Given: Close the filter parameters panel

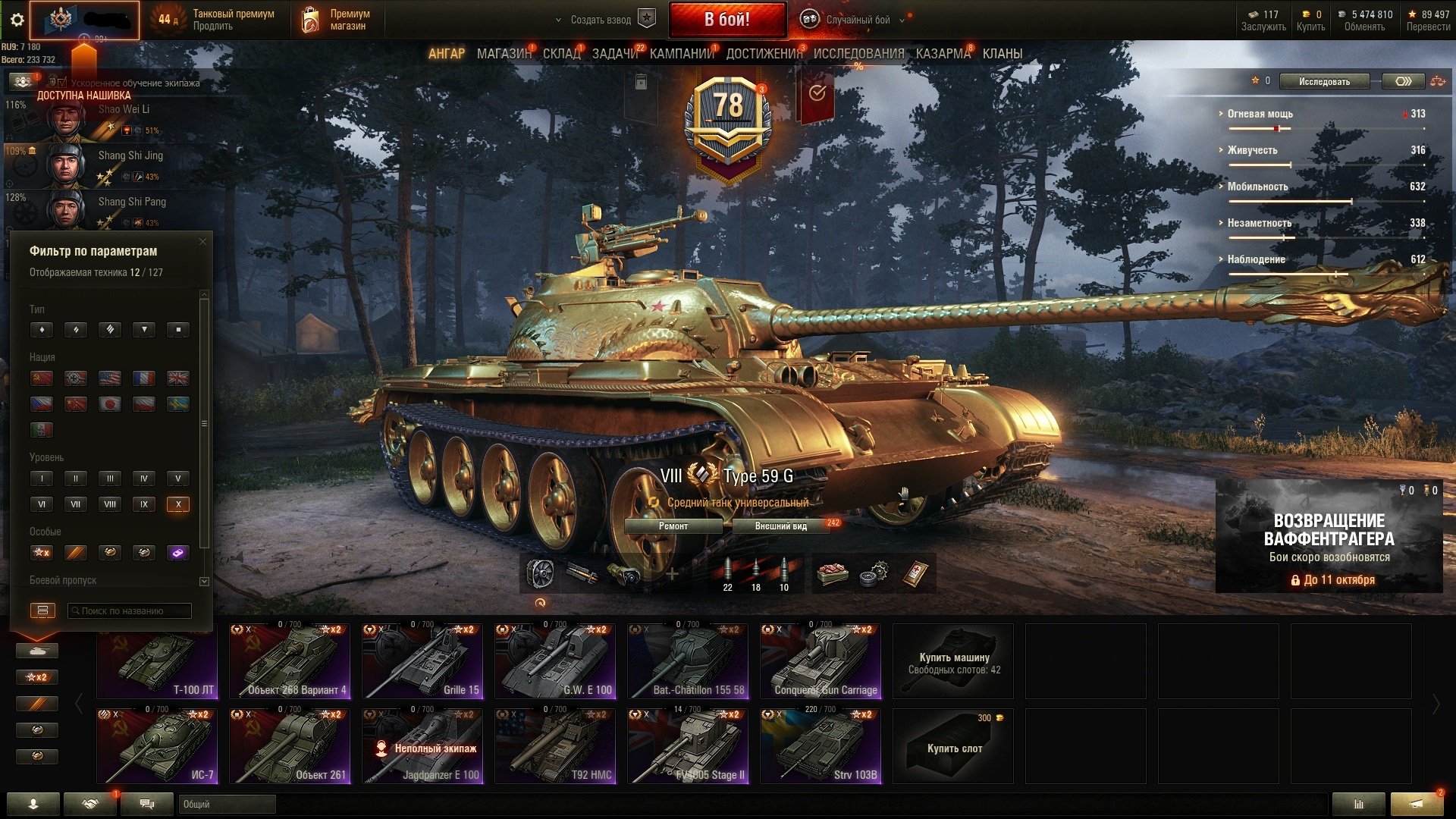Looking at the screenshot, I should pyautogui.click(x=202, y=242).
